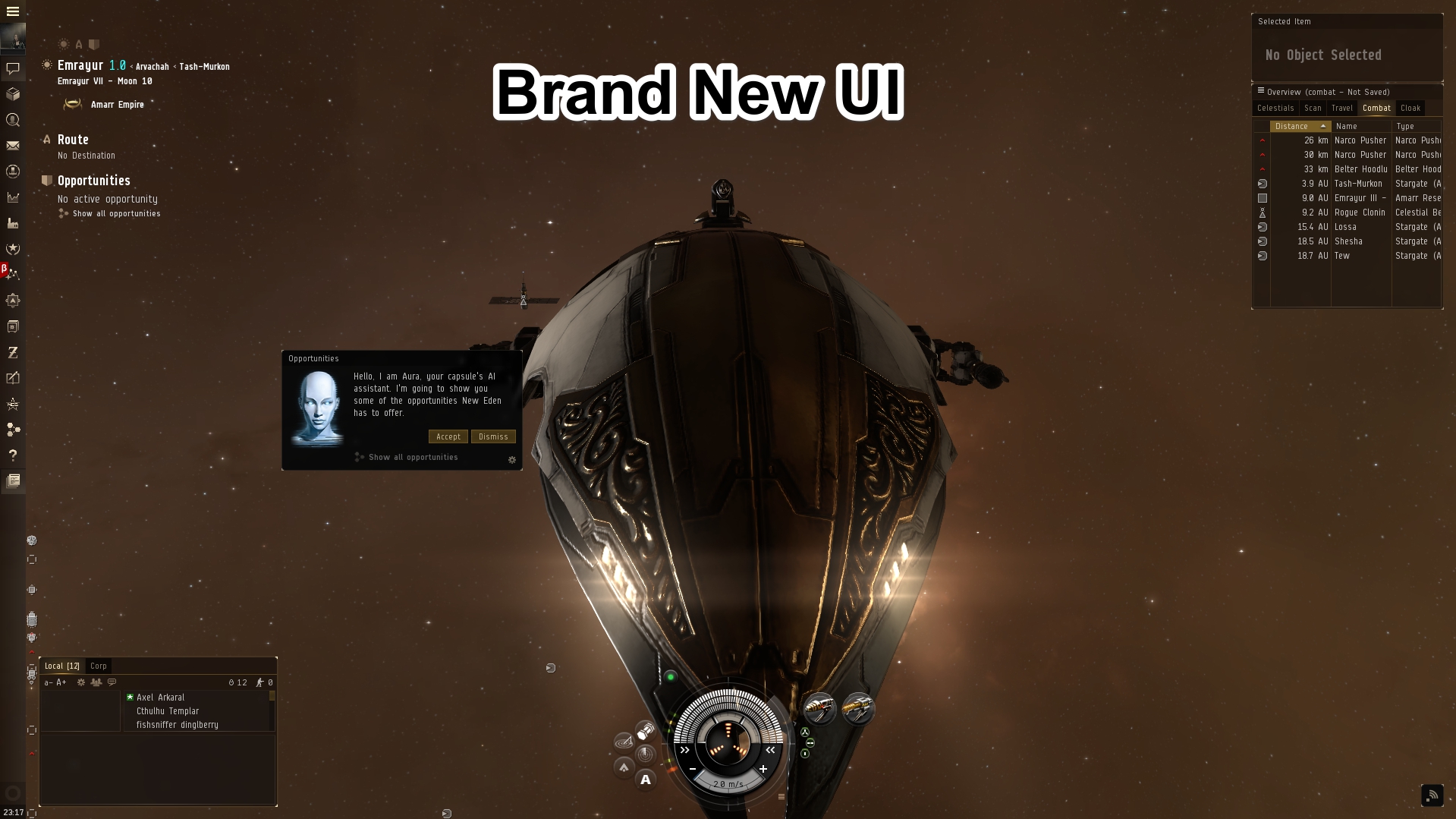
Task: Collapse the right HUD panel with the << arrow
Action: coord(770,751)
